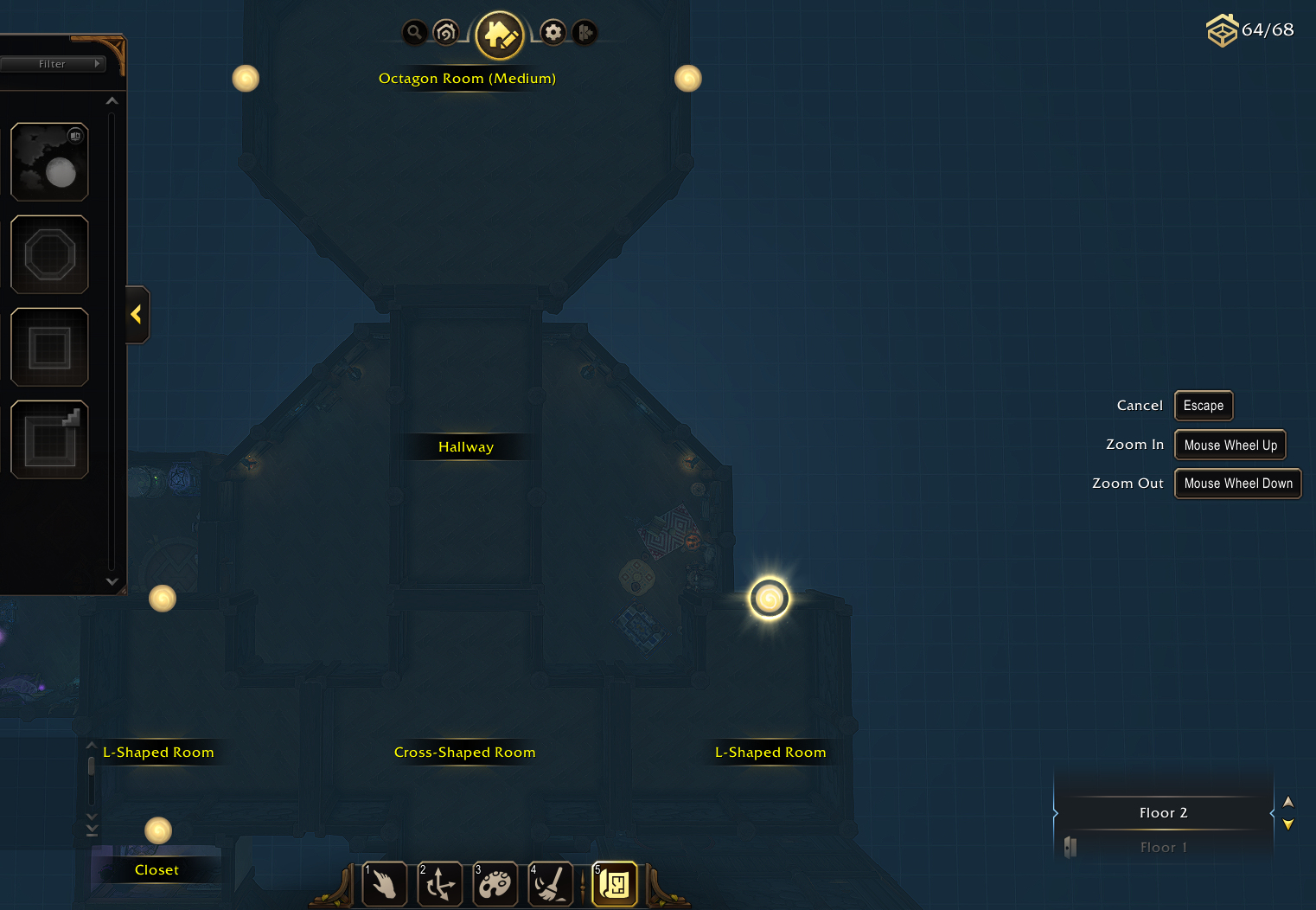Go down a floor with the yellow arrow
1316x910 pixels.
1288,824
